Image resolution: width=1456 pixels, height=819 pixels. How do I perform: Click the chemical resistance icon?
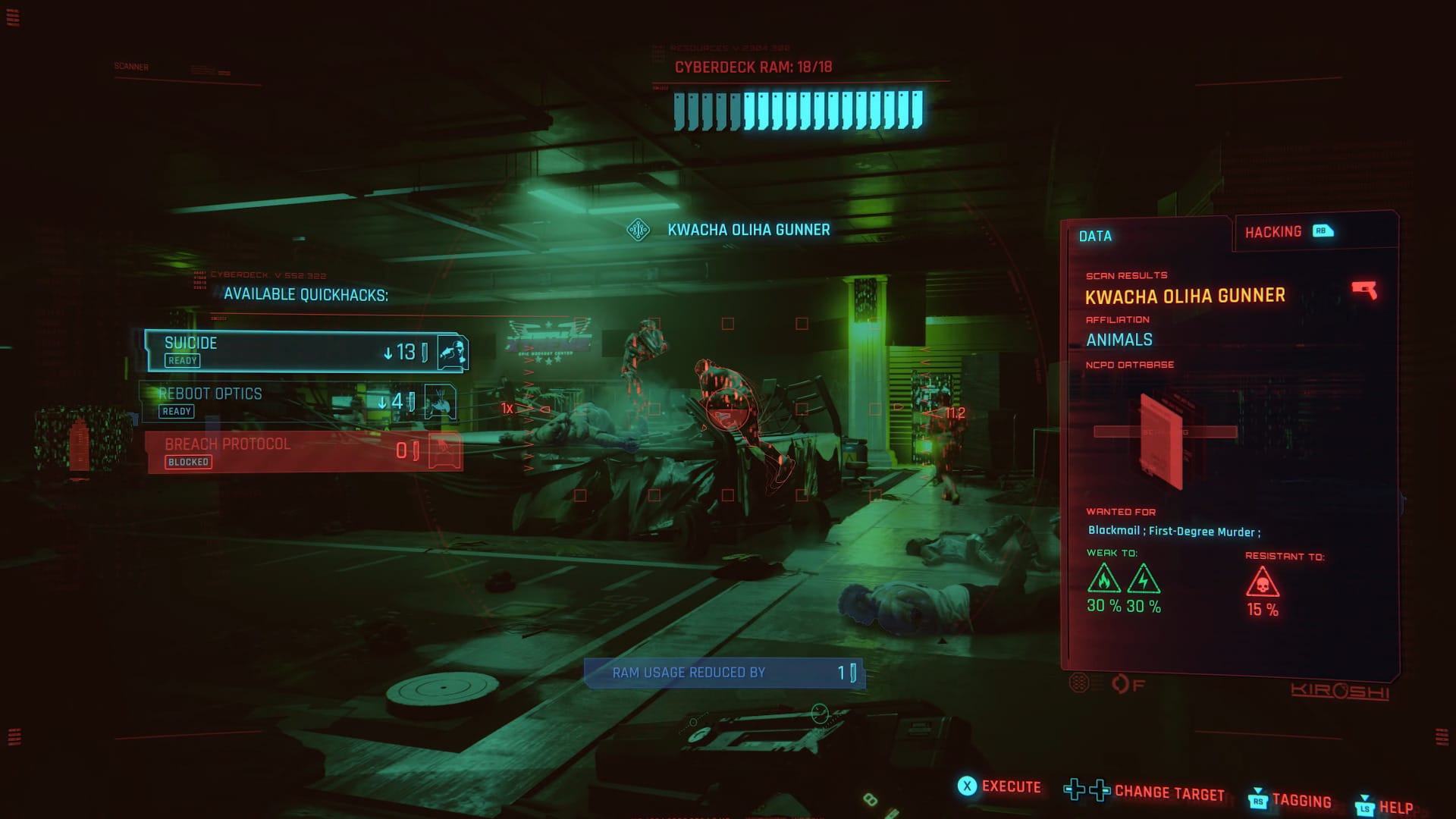point(1263,582)
